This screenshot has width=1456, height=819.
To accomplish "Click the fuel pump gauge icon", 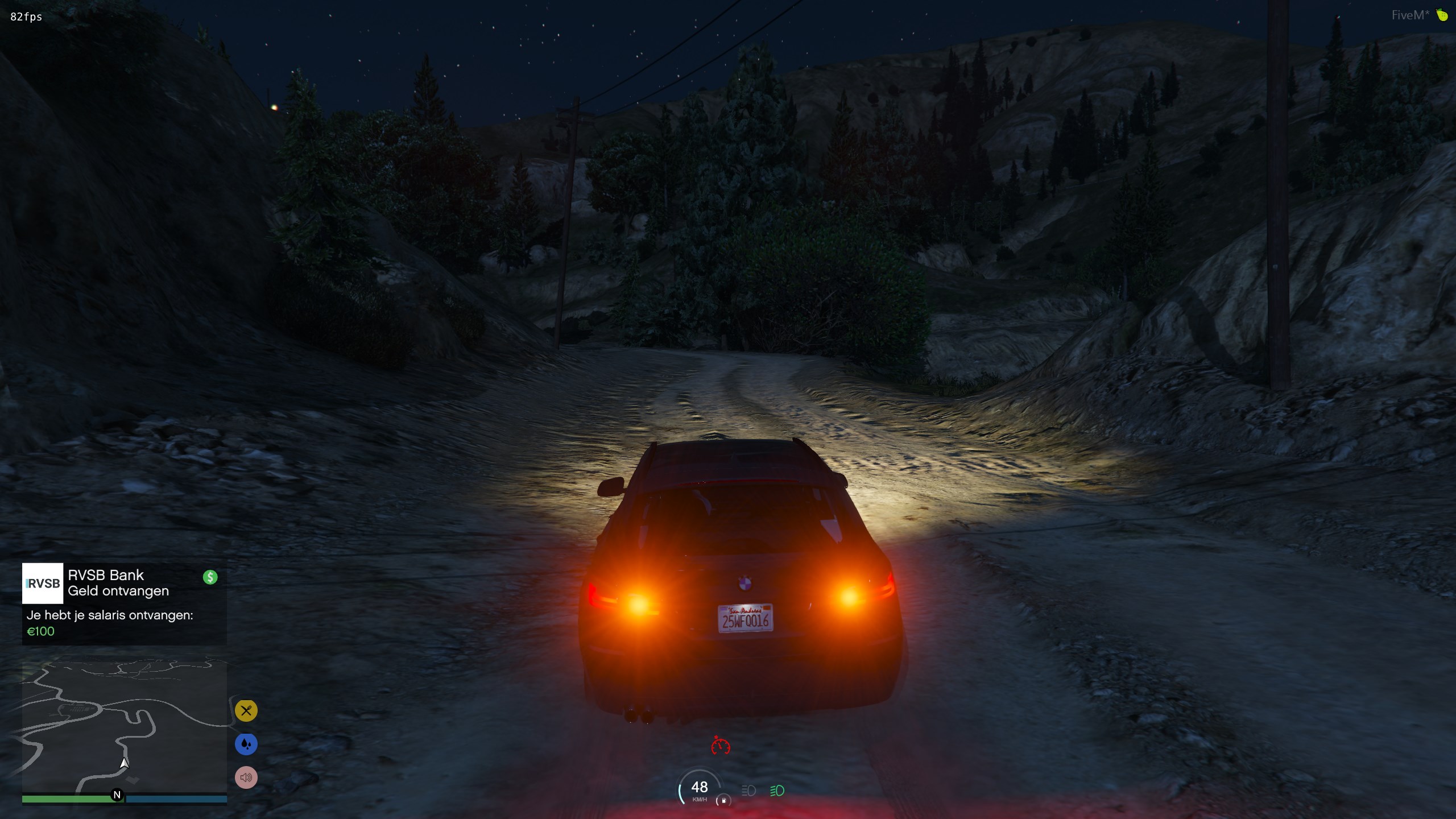I will (723, 800).
